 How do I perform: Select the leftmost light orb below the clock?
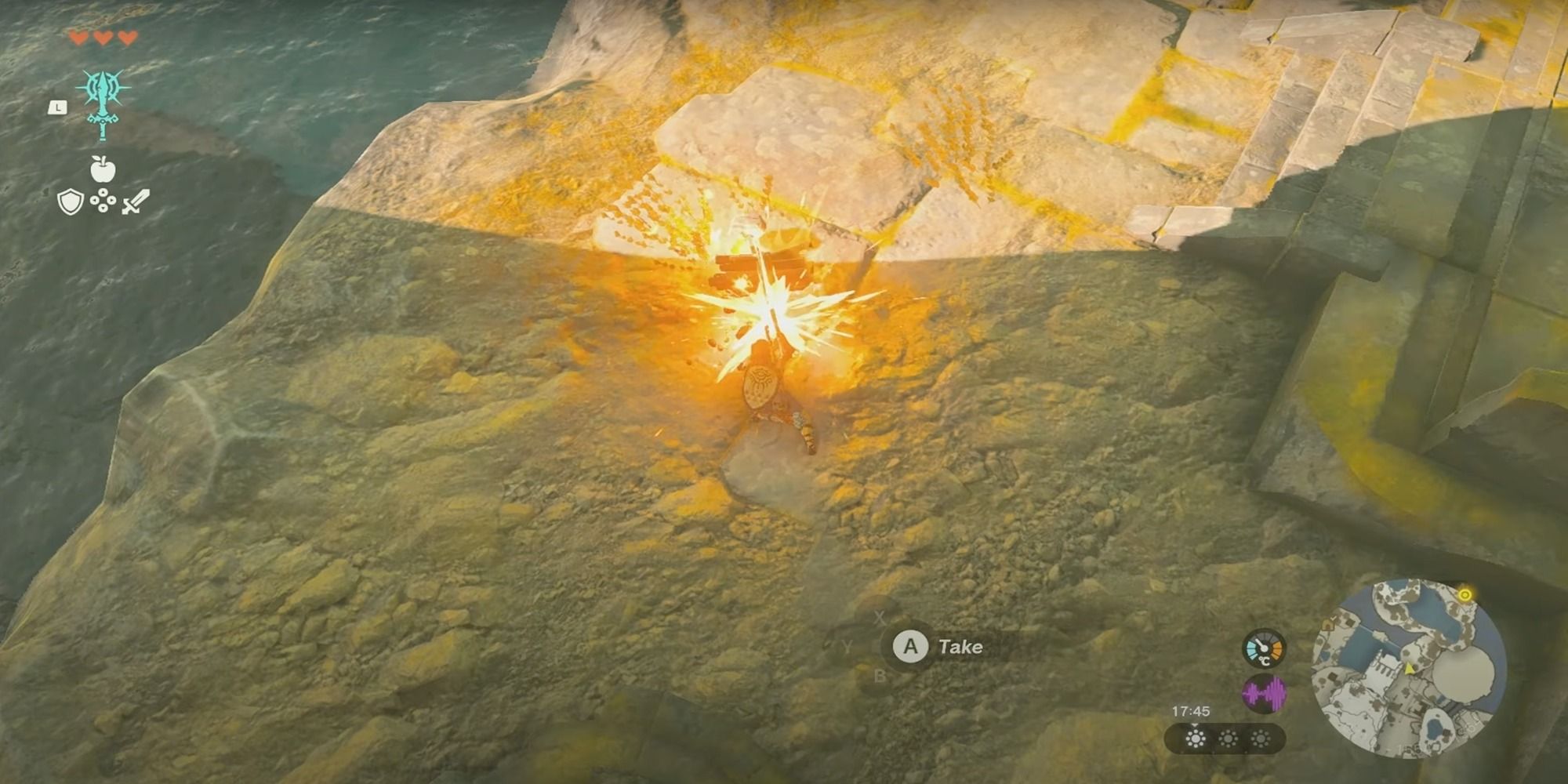tap(1195, 738)
